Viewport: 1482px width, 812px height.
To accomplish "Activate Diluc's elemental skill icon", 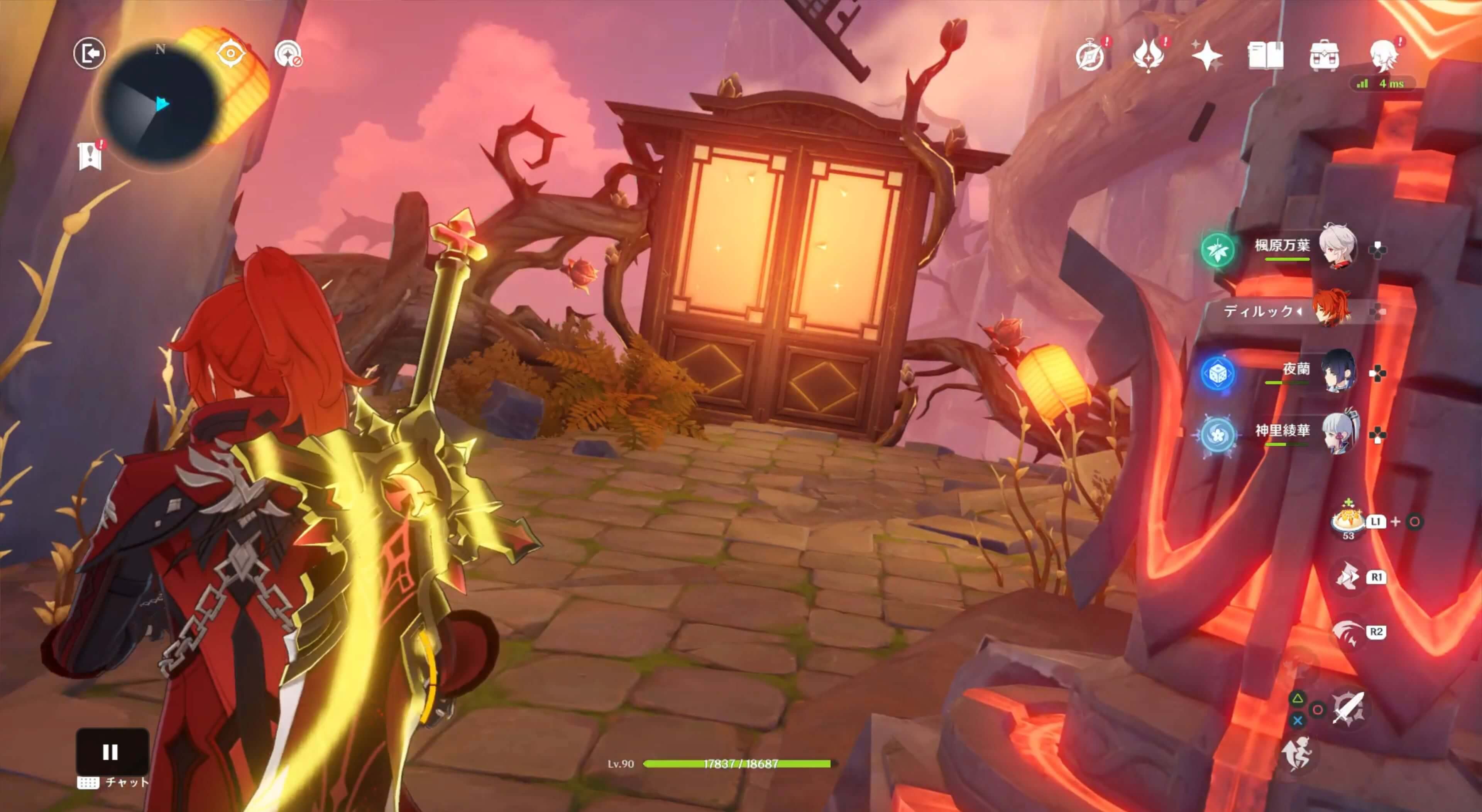I will tap(1347, 576).
